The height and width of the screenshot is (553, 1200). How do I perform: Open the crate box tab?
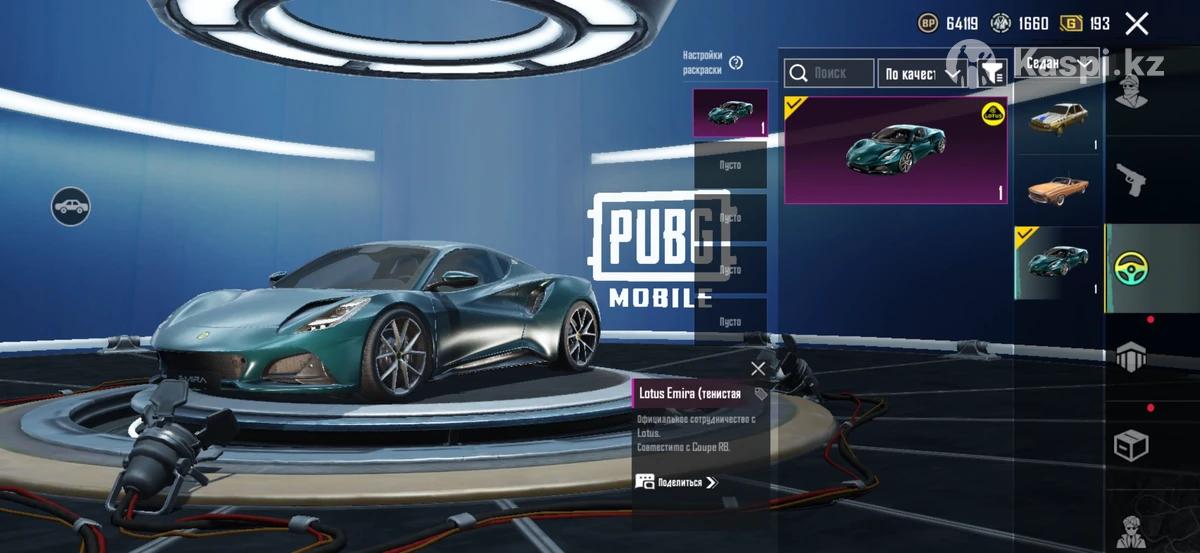point(1131,445)
